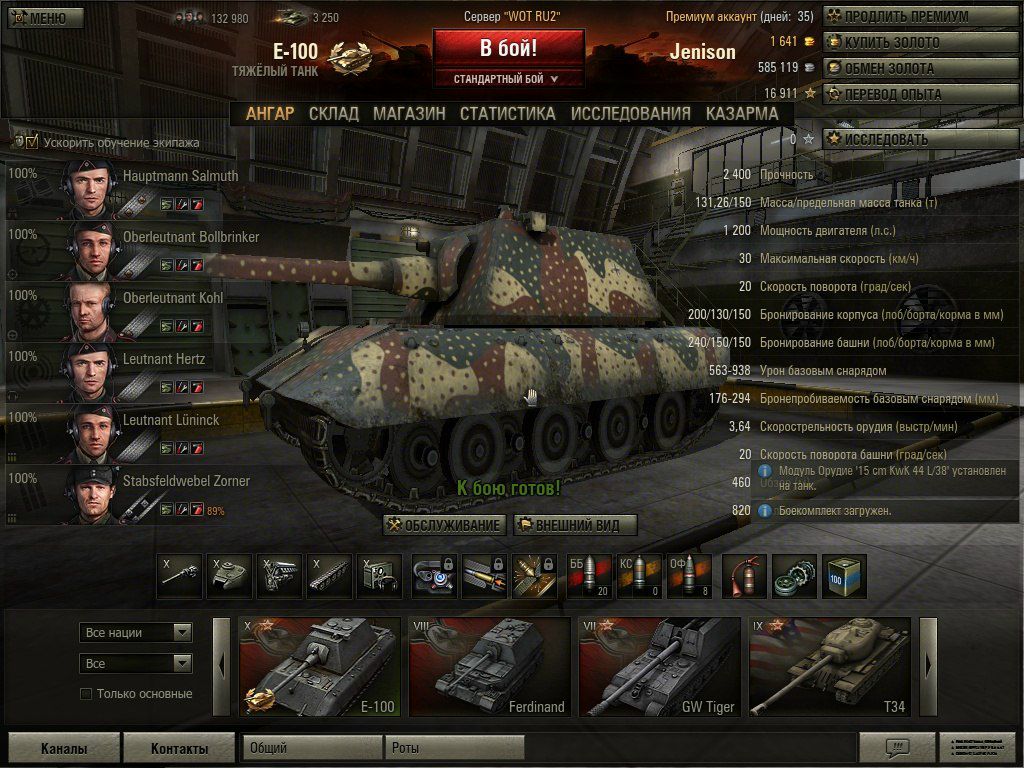Image resolution: width=1024 pixels, height=768 pixels.
Task: Show the СТАТИСТИКА tab
Action: click(x=507, y=114)
